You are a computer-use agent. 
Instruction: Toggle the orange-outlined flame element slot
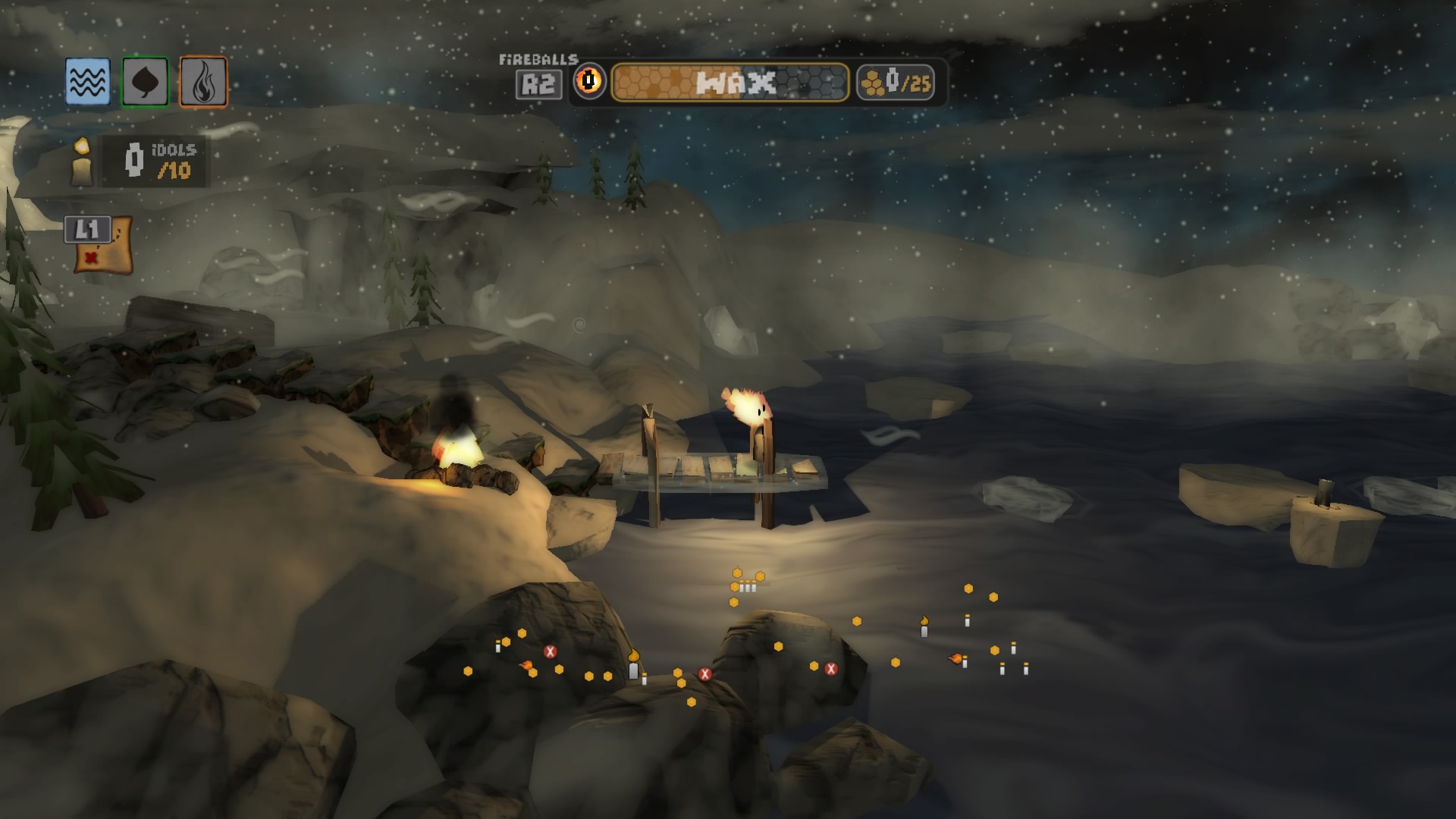tap(202, 80)
